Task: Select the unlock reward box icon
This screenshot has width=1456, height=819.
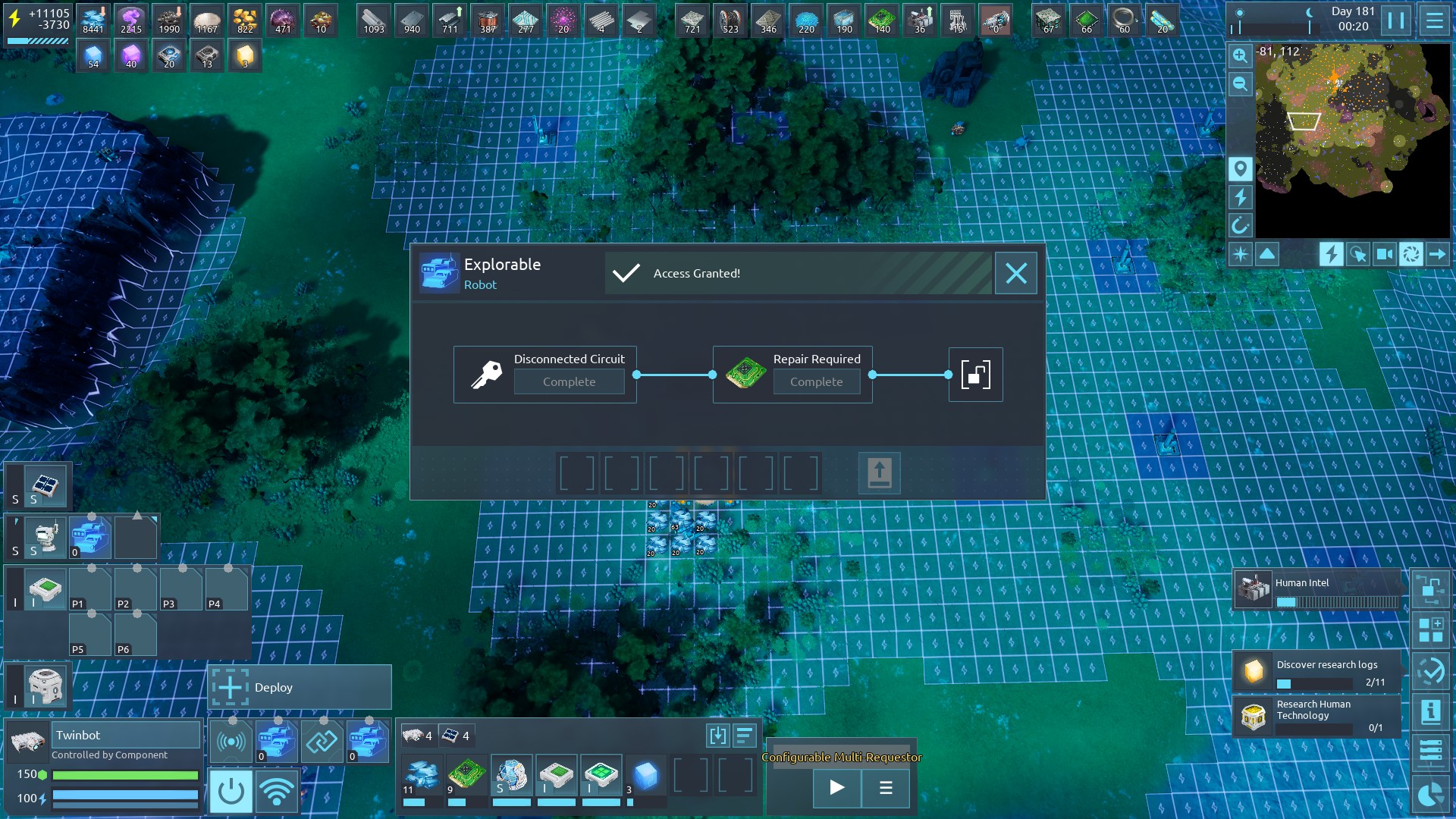Action: click(975, 375)
